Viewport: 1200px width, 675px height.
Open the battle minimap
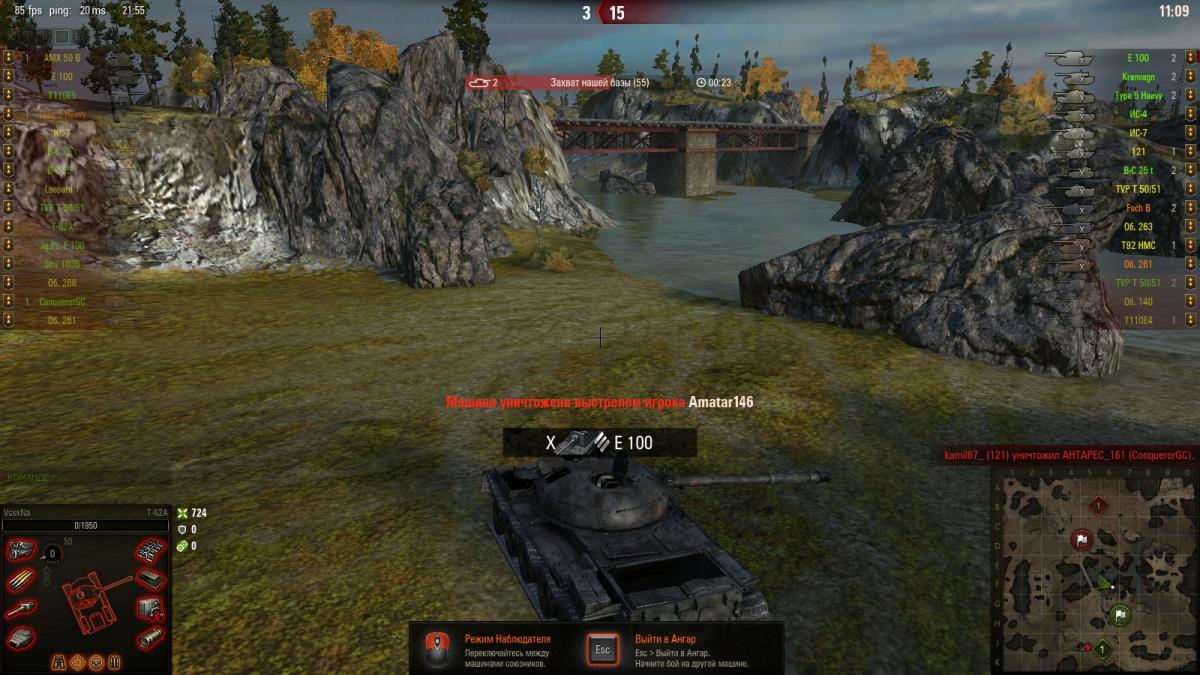(x=1094, y=572)
